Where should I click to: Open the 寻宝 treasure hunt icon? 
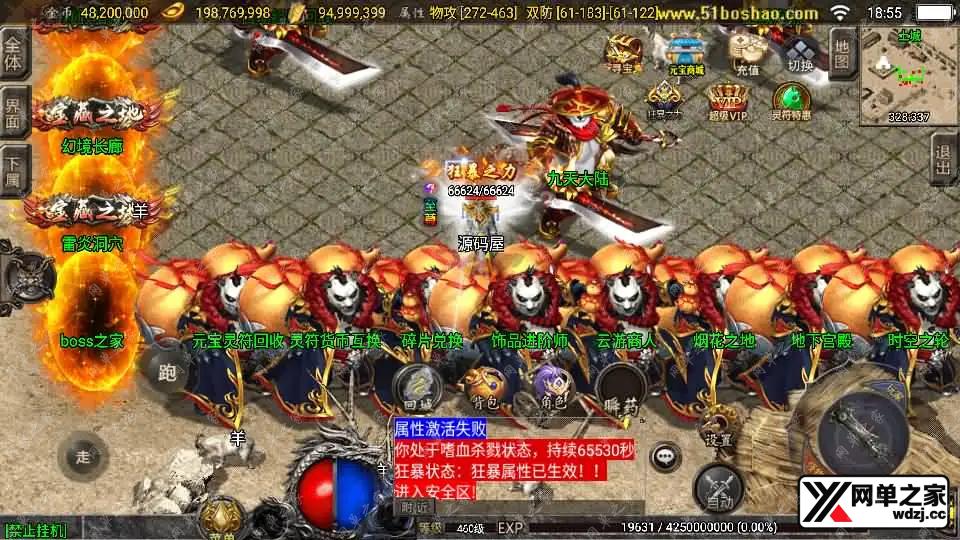pyautogui.click(x=624, y=53)
